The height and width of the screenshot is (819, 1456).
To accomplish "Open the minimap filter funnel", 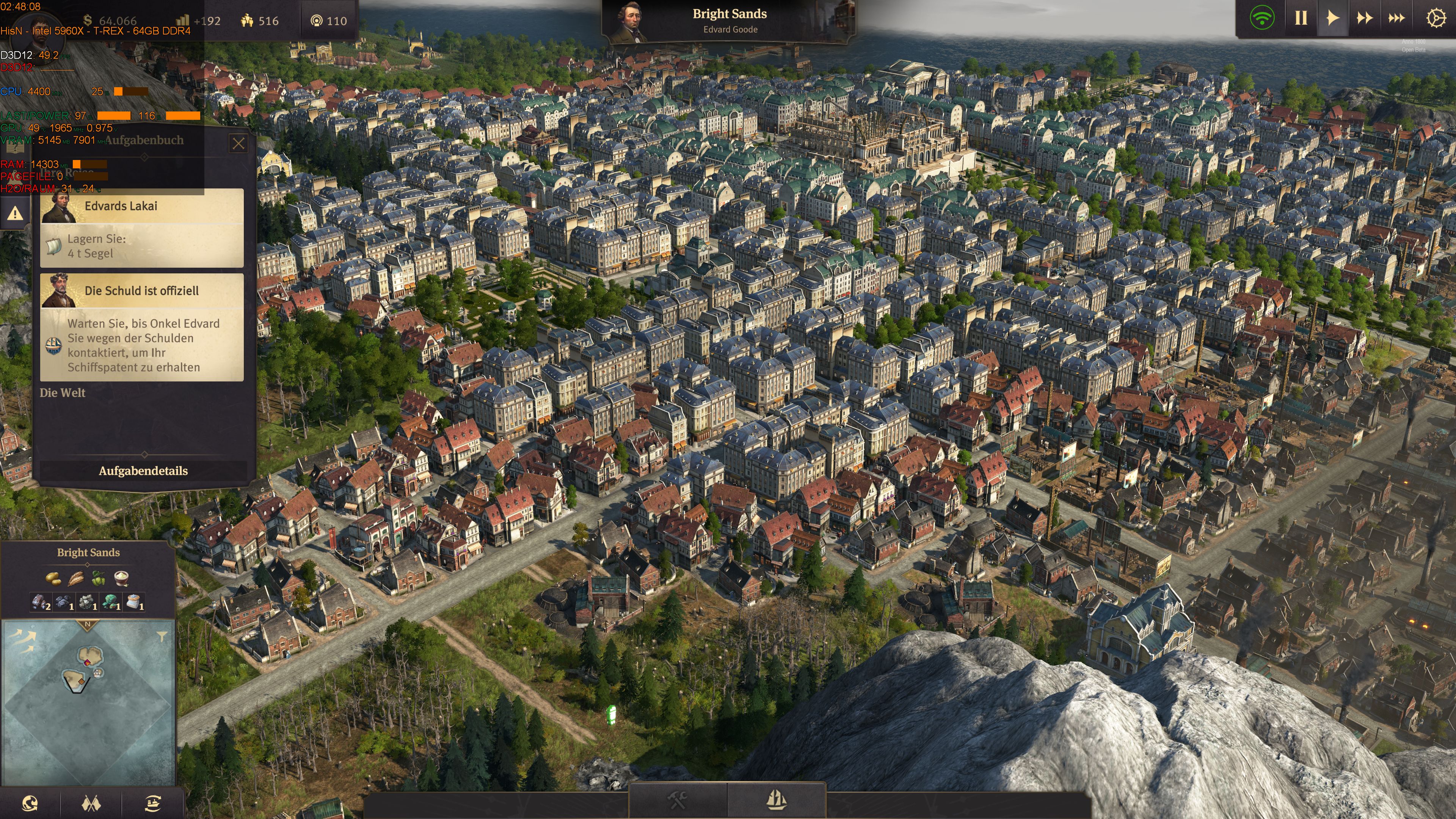I will (x=162, y=637).
